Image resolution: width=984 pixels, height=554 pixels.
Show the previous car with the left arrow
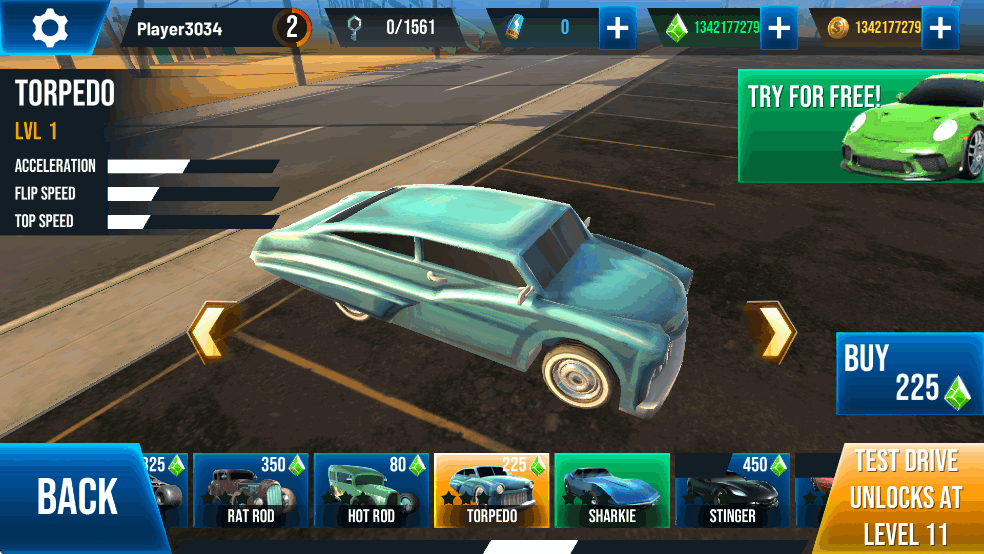pyautogui.click(x=212, y=332)
